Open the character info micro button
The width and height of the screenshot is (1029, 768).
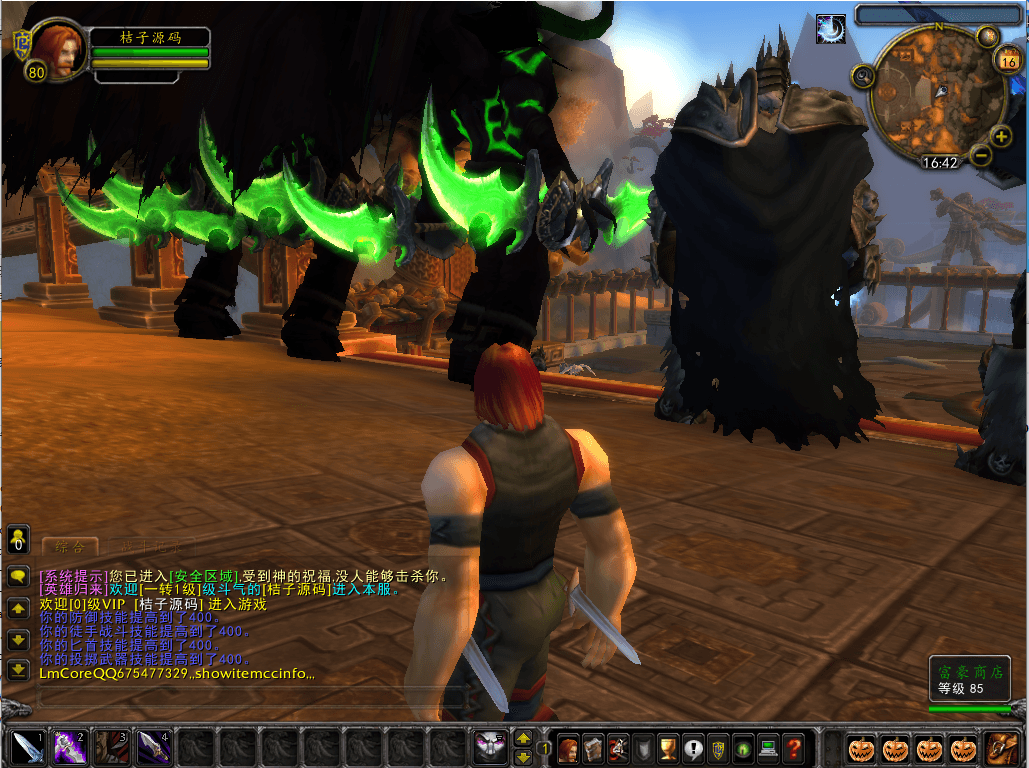point(569,748)
